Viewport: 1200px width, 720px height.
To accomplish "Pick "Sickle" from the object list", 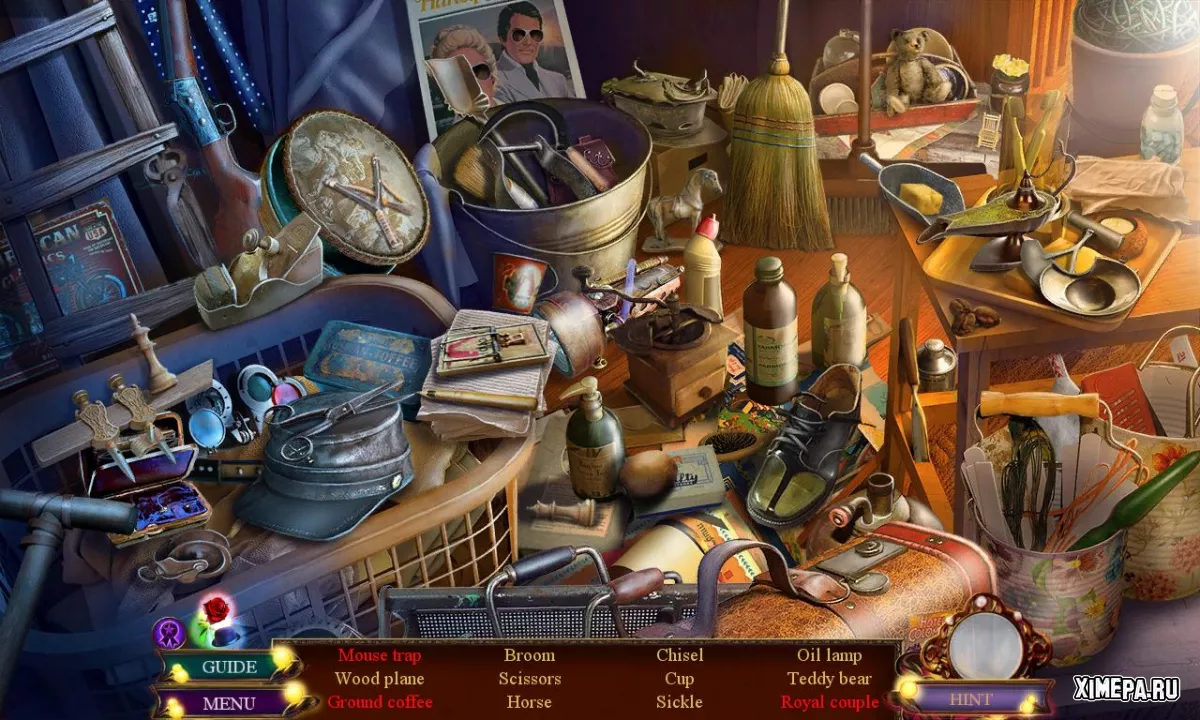I will click(x=679, y=702).
